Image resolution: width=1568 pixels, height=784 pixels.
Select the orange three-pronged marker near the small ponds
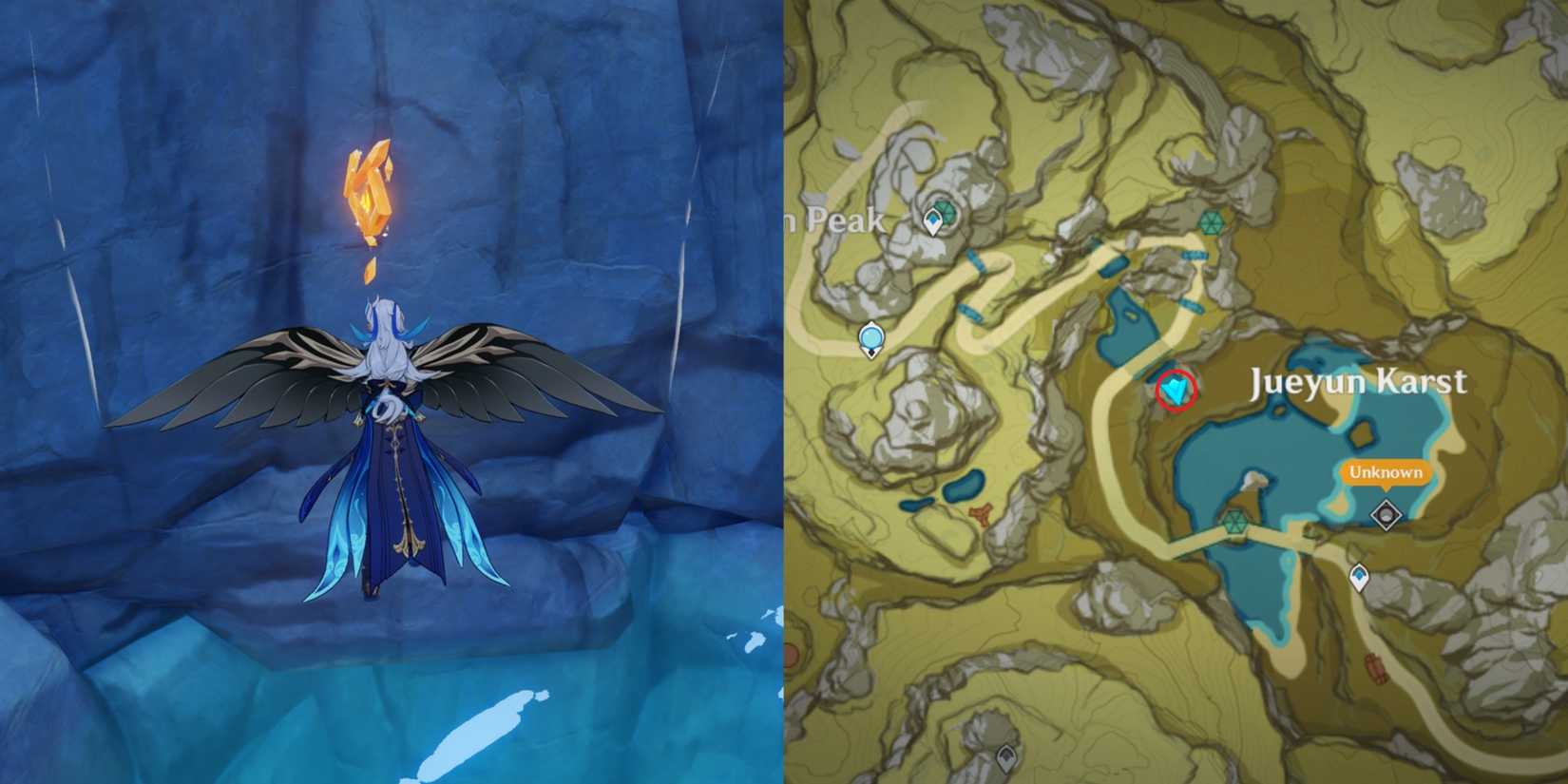980,514
